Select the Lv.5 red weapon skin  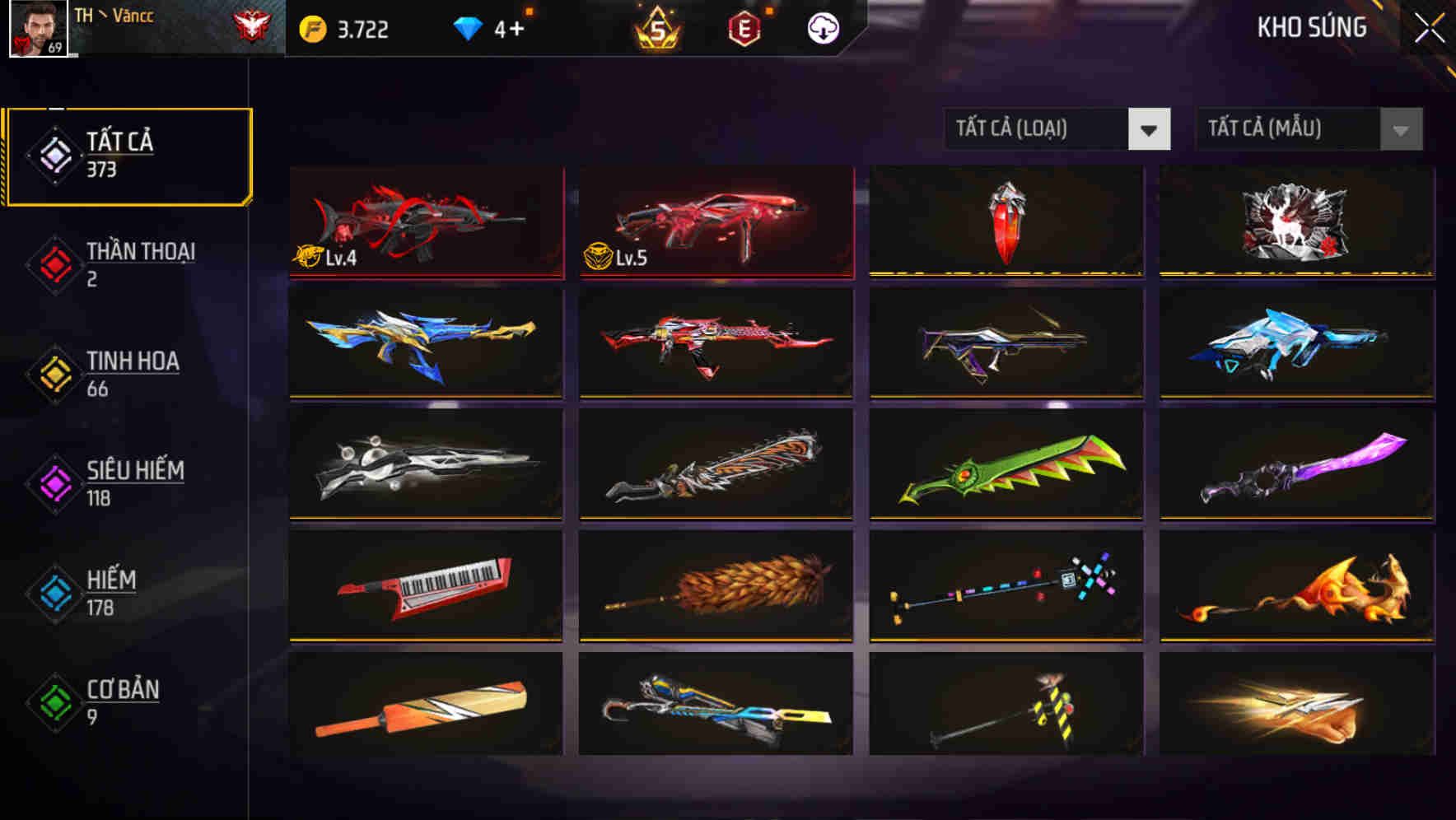click(x=716, y=222)
